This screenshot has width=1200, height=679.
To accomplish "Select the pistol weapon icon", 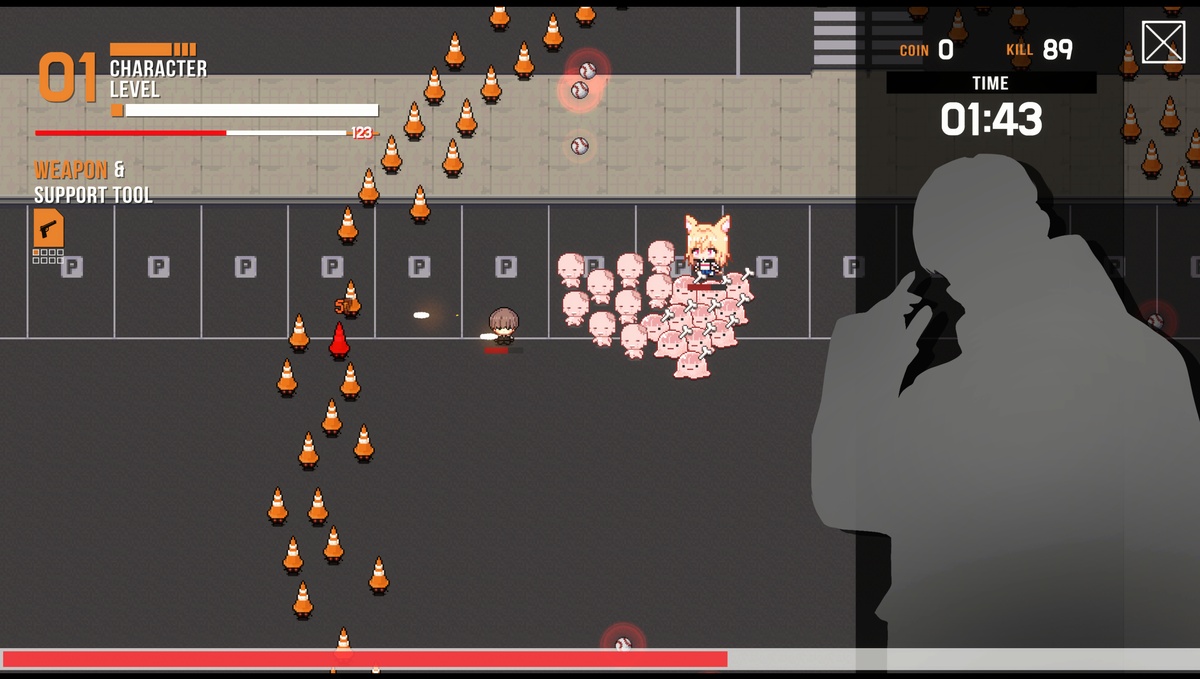I will pos(48,228).
